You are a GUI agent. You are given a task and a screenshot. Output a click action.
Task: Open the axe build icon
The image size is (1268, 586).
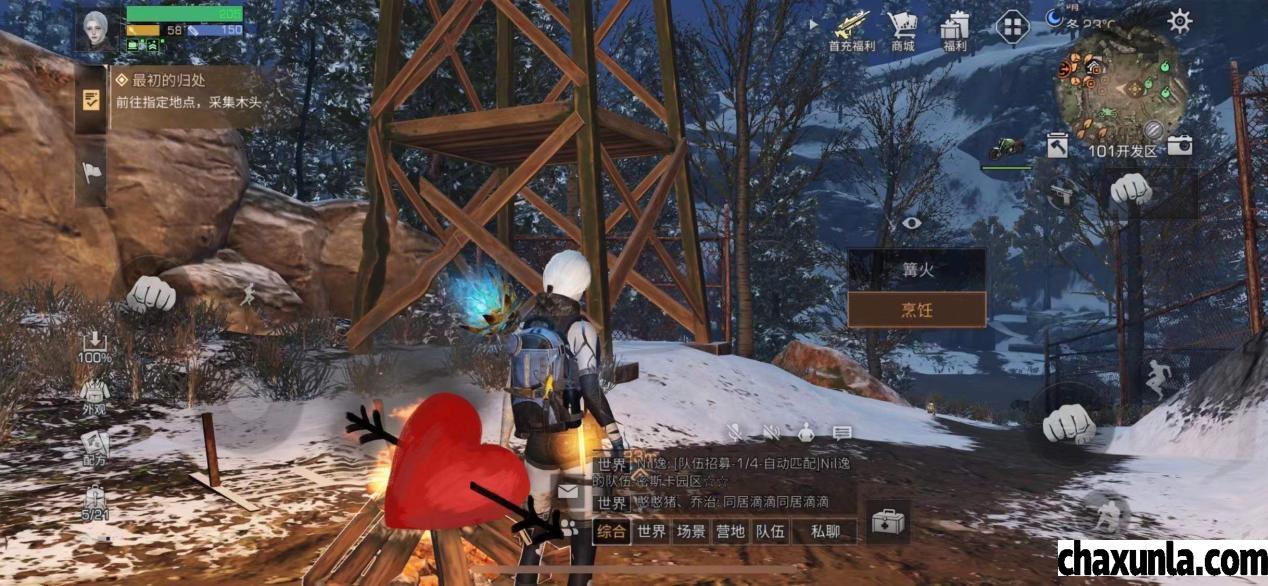[x=1058, y=146]
